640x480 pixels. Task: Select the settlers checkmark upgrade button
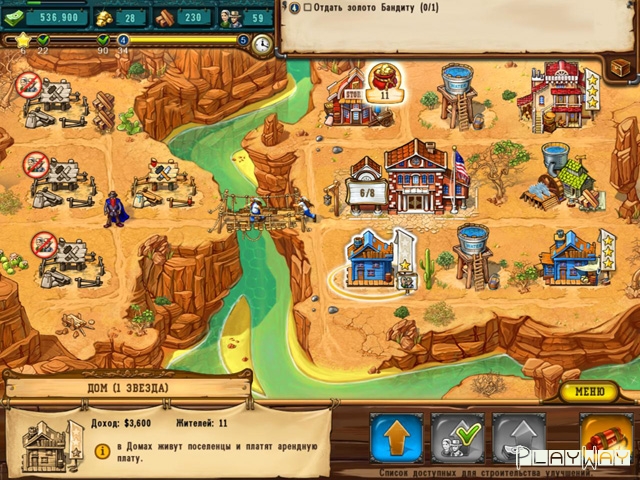pos(457,438)
